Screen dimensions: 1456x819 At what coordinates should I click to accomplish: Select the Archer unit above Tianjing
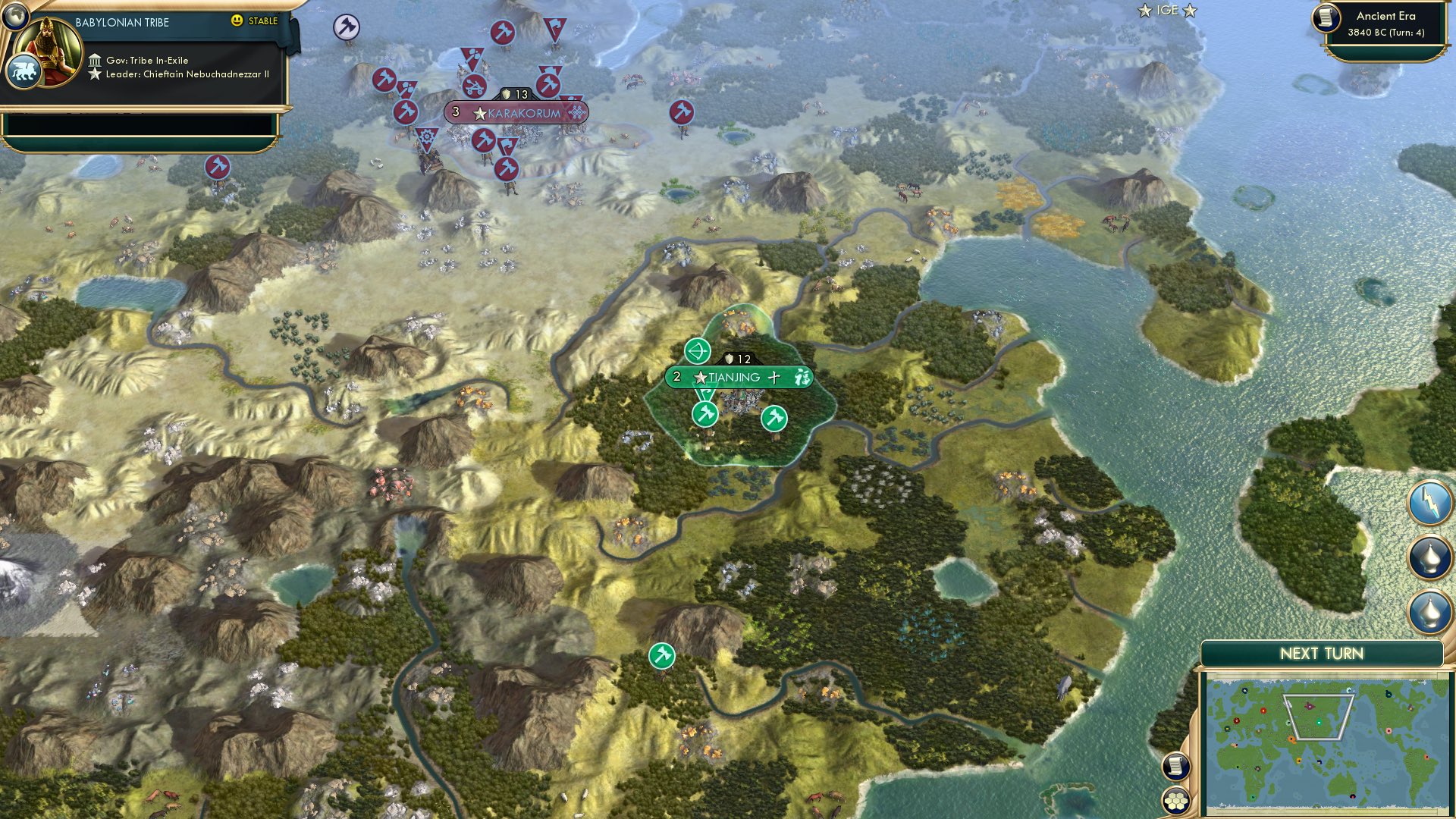[x=698, y=351]
